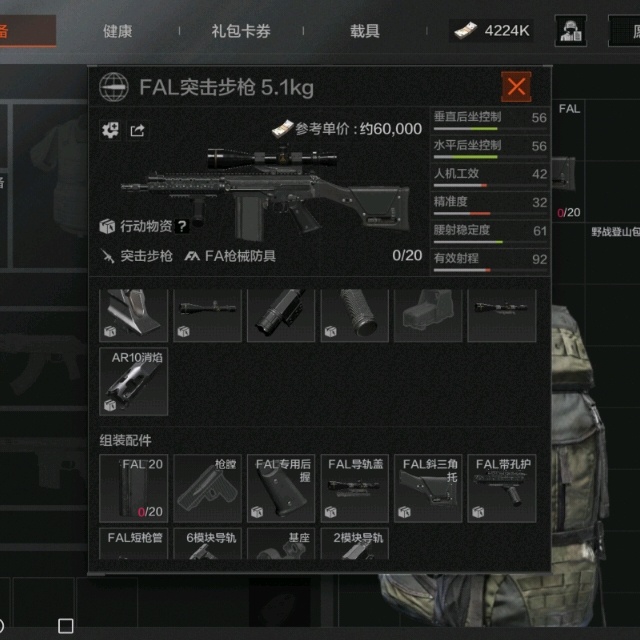Choose the 枪膛 chamber slot
The image size is (640, 640).
click(208, 488)
